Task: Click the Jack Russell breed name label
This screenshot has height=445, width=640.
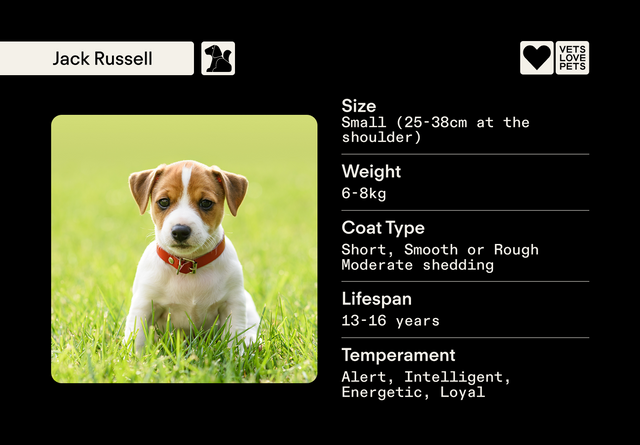Action: 102,59
